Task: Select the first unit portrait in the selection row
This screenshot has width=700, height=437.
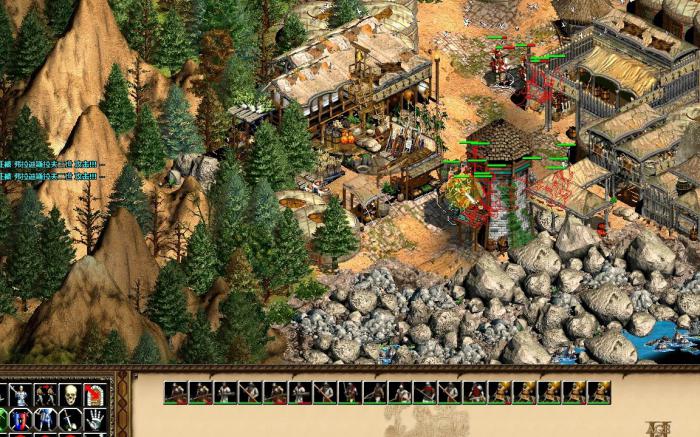Action: 176,392
